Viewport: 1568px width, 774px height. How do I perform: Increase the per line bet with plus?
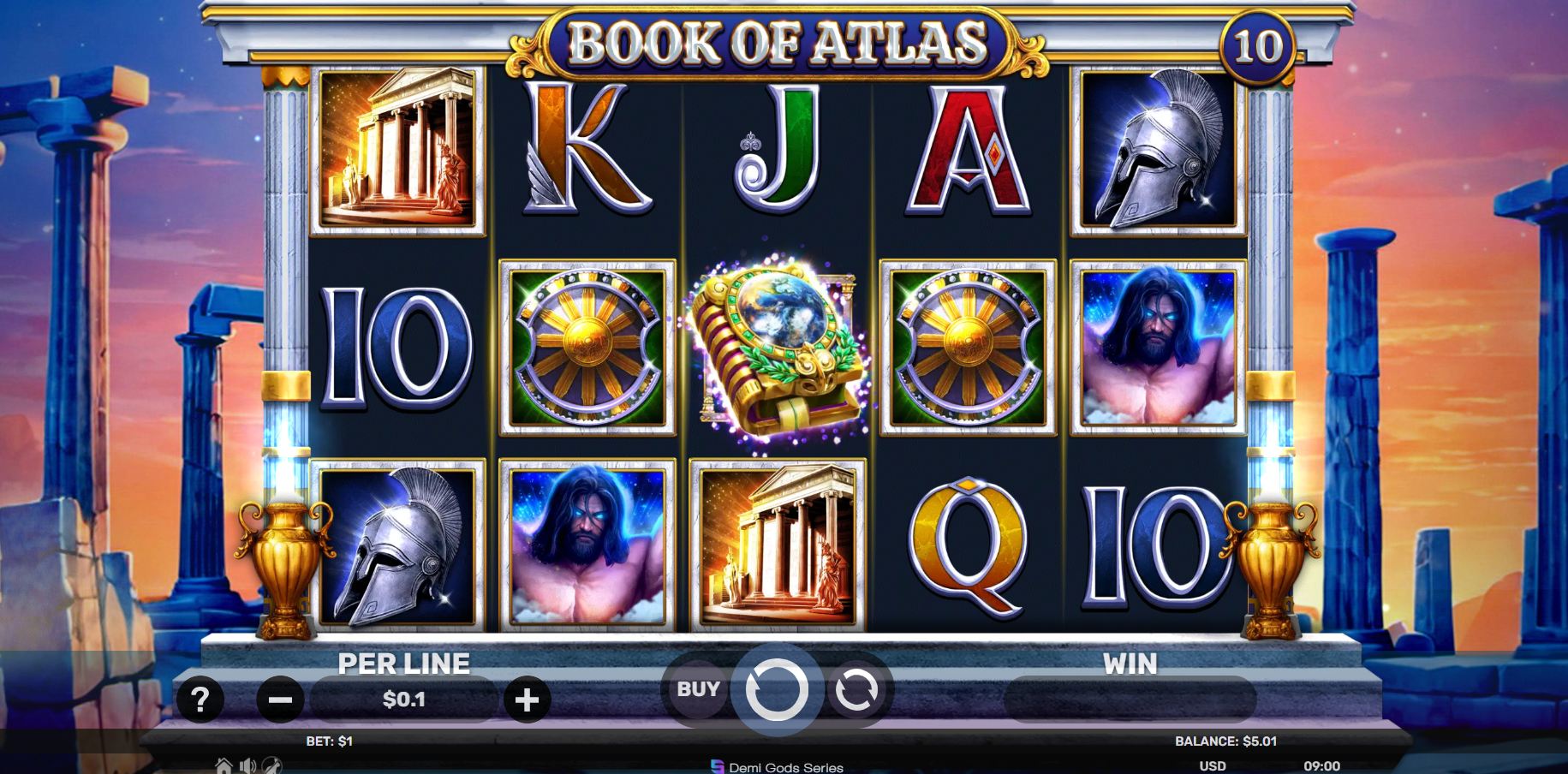[528, 700]
